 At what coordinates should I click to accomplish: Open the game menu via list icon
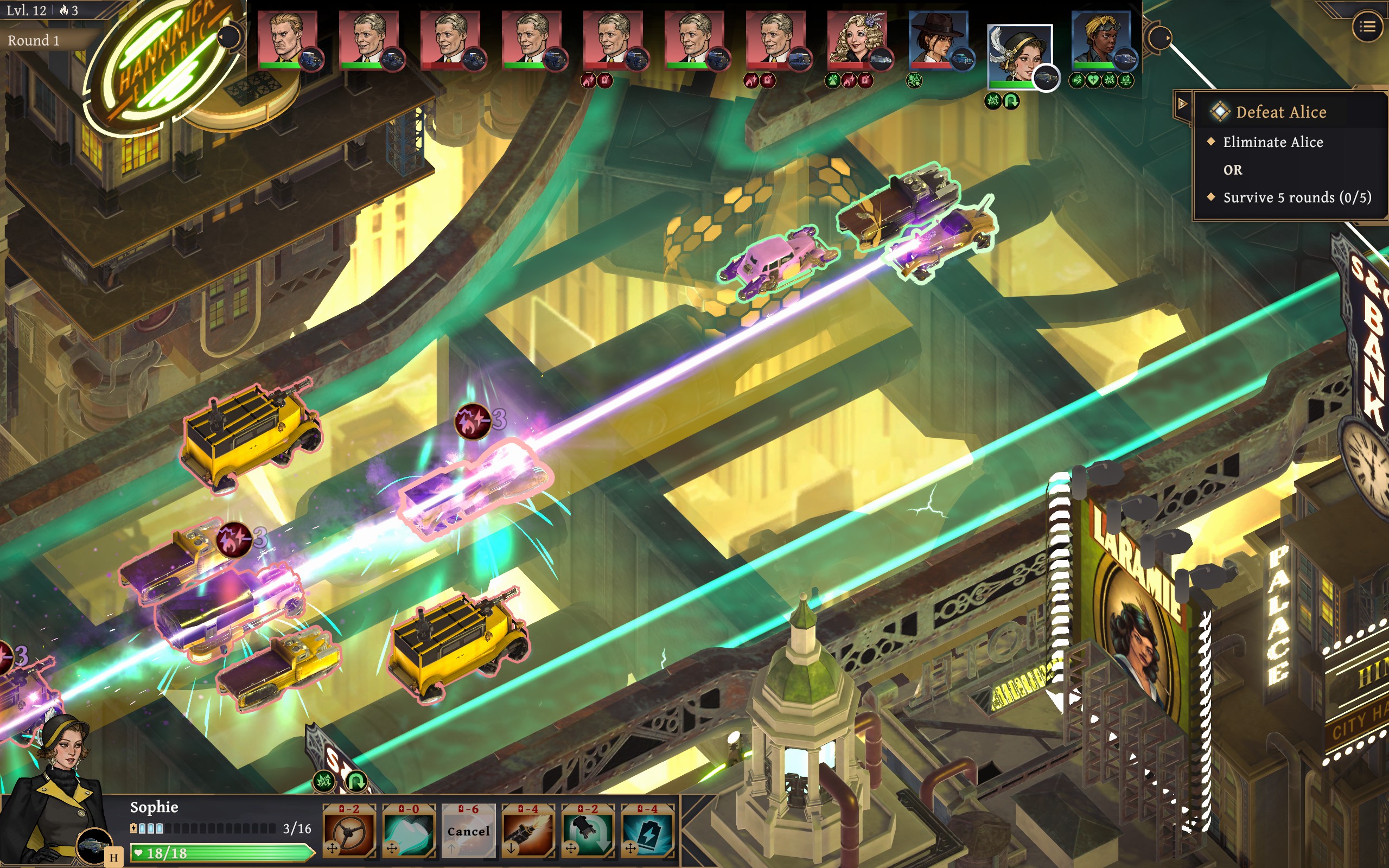[1369, 26]
